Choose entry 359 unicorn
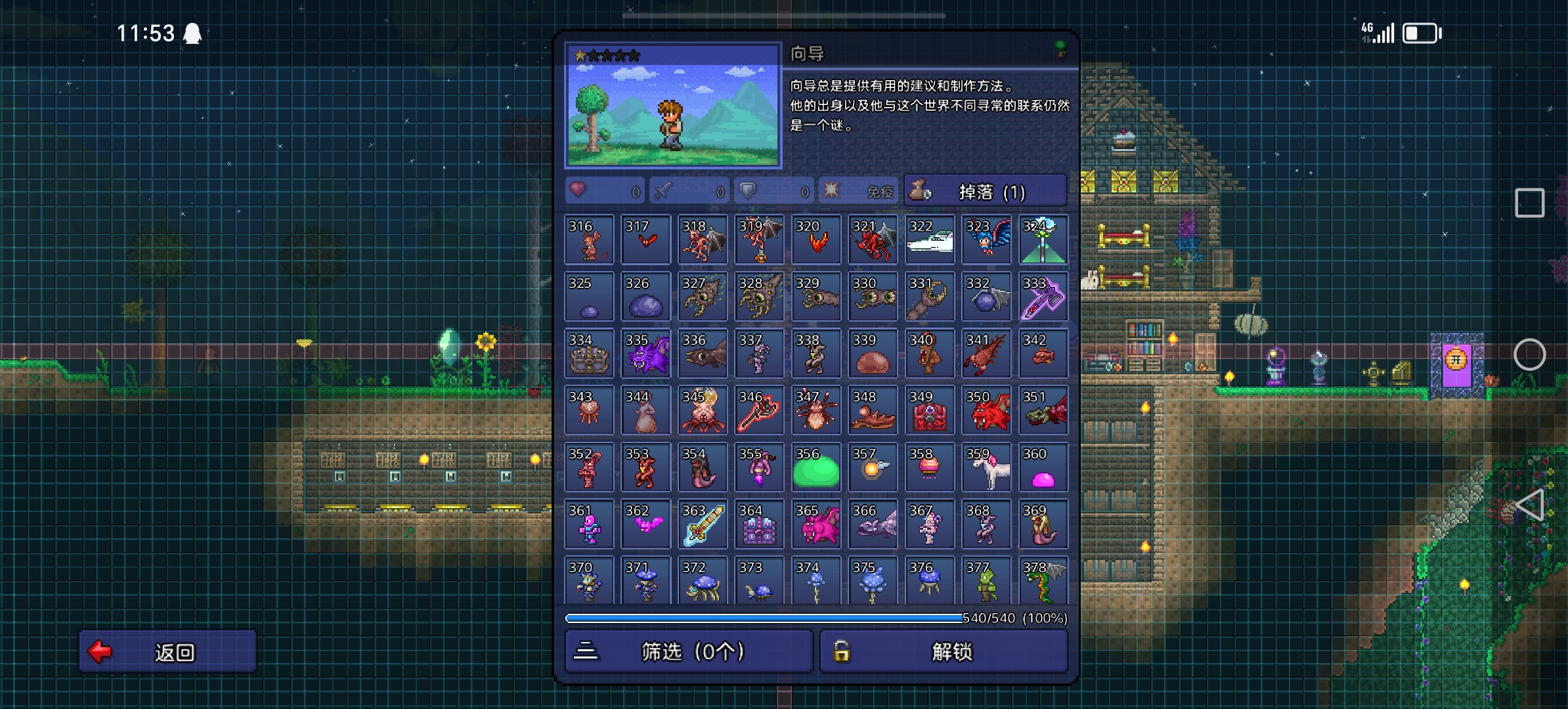This screenshot has width=1568, height=709. pos(986,467)
